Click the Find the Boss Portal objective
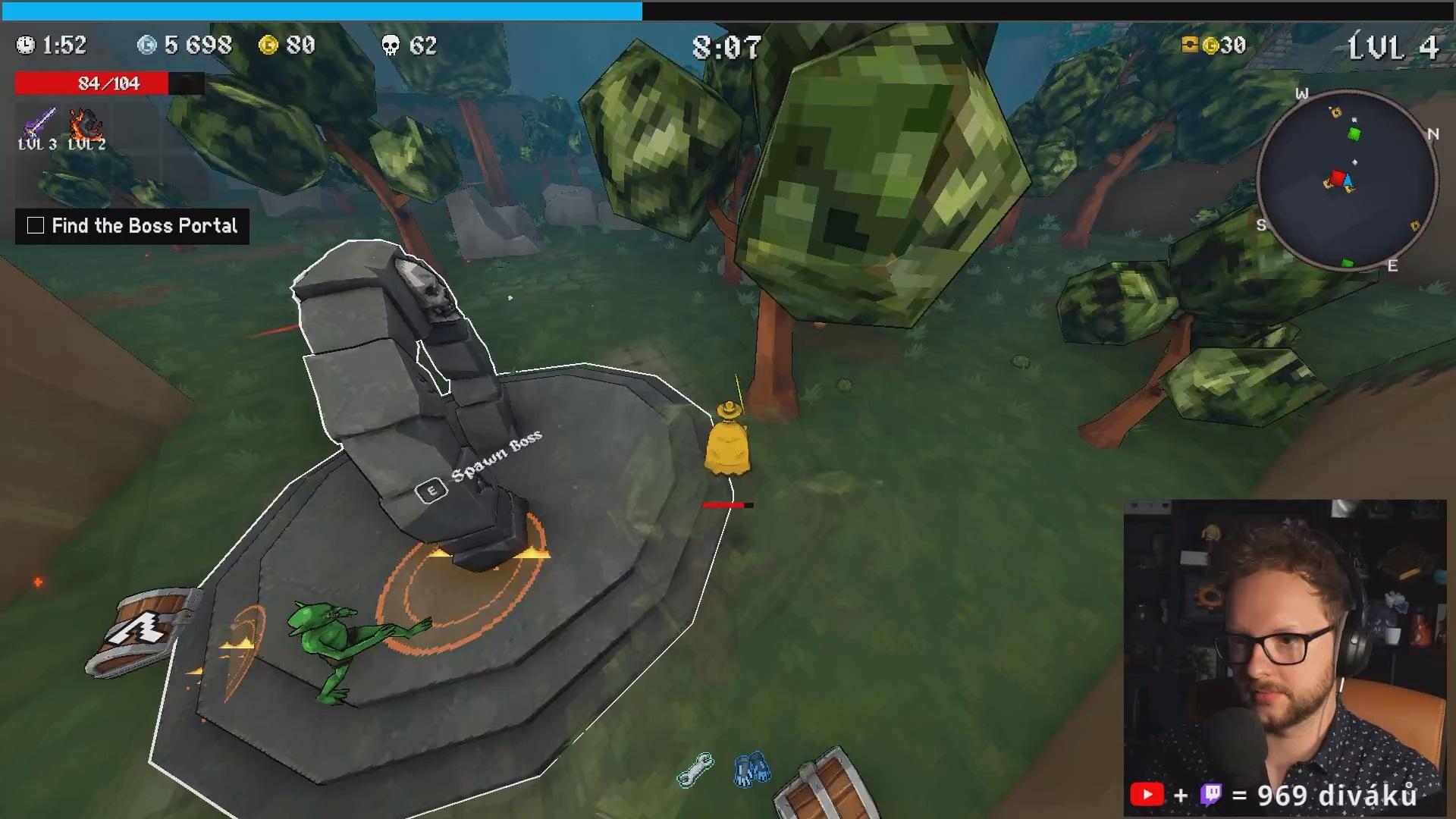This screenshot has width=1456, height=819. click(144, 226)
